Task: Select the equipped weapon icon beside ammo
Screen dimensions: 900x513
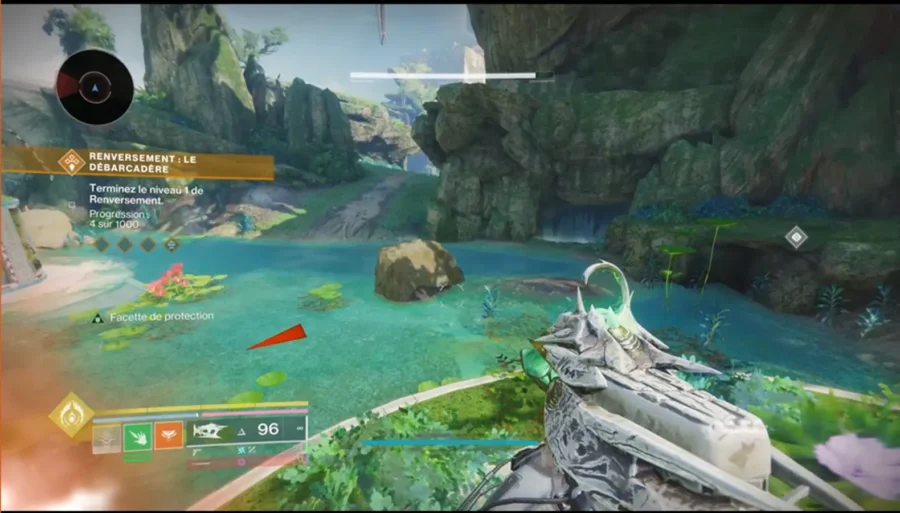Action: tap(212, 430)
